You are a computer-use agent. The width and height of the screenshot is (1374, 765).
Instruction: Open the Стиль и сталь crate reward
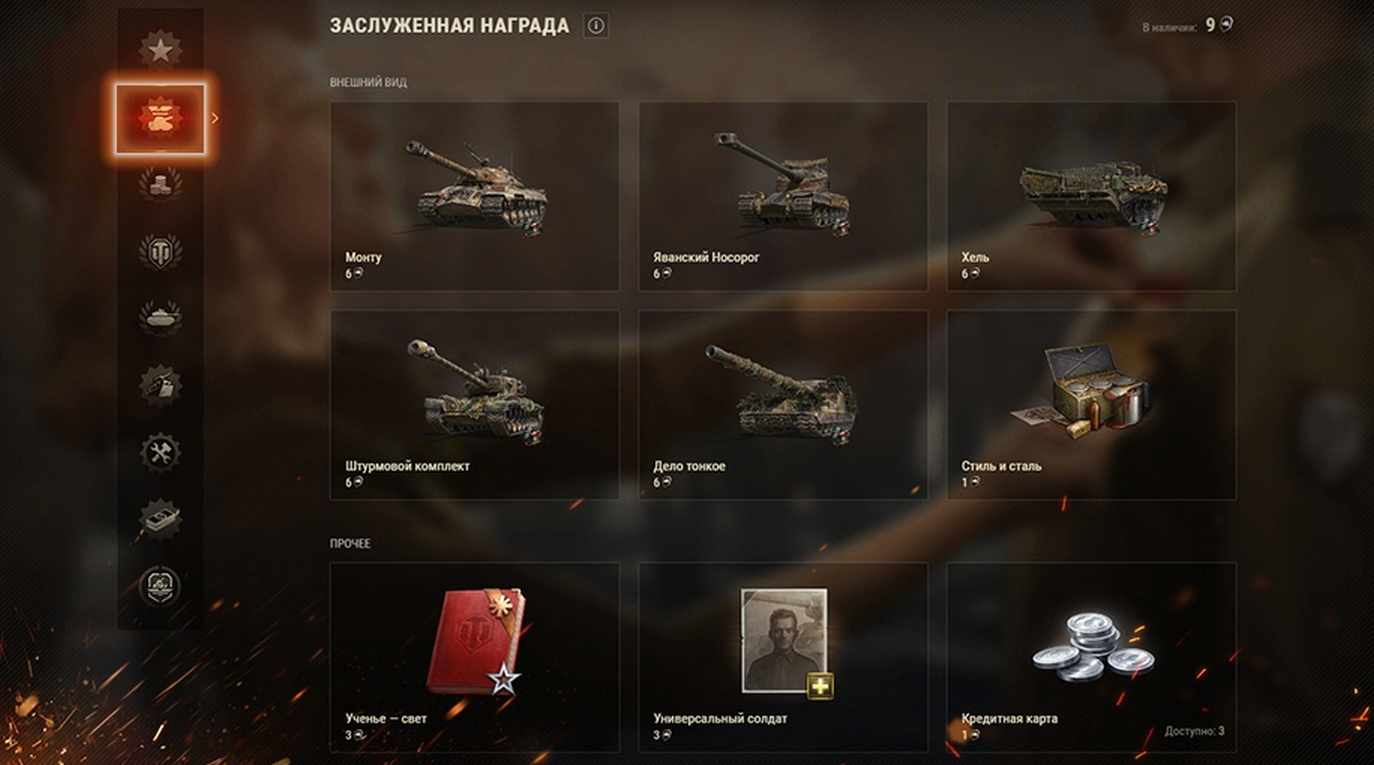pos(1091,404)
